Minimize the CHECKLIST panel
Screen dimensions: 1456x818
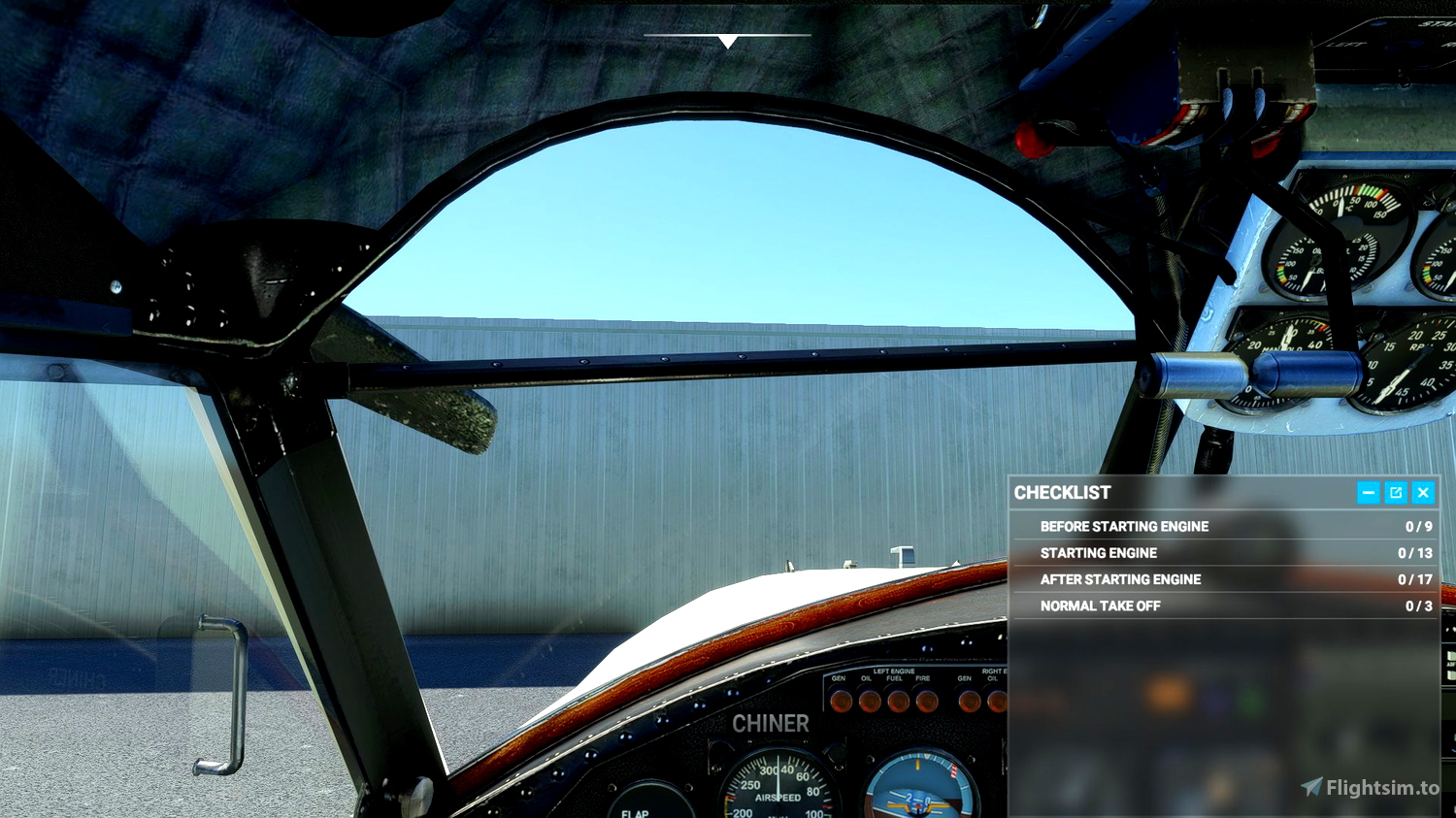[x=1367, y=493]
